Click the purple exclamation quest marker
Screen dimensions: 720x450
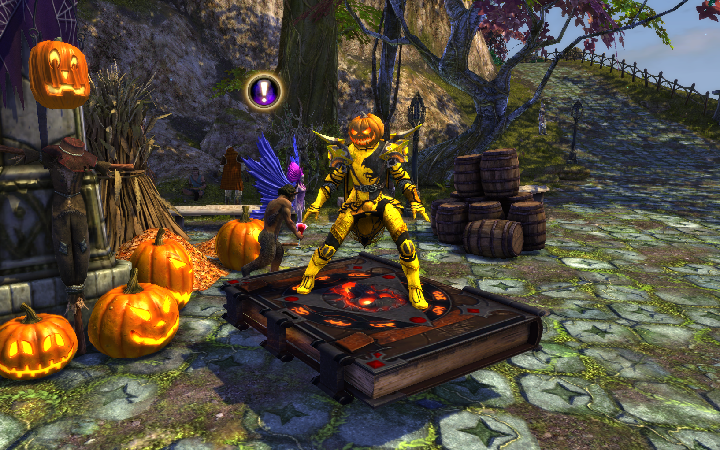coord(264,92)
